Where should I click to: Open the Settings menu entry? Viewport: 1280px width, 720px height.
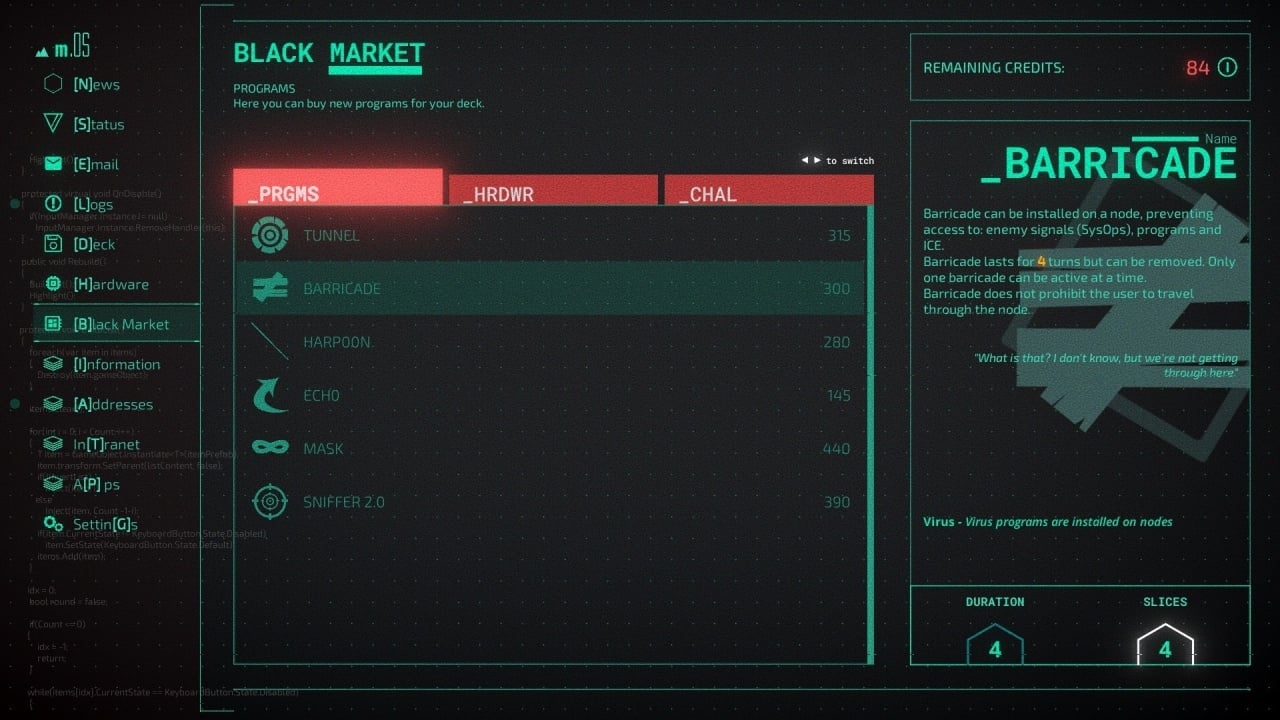104,525
